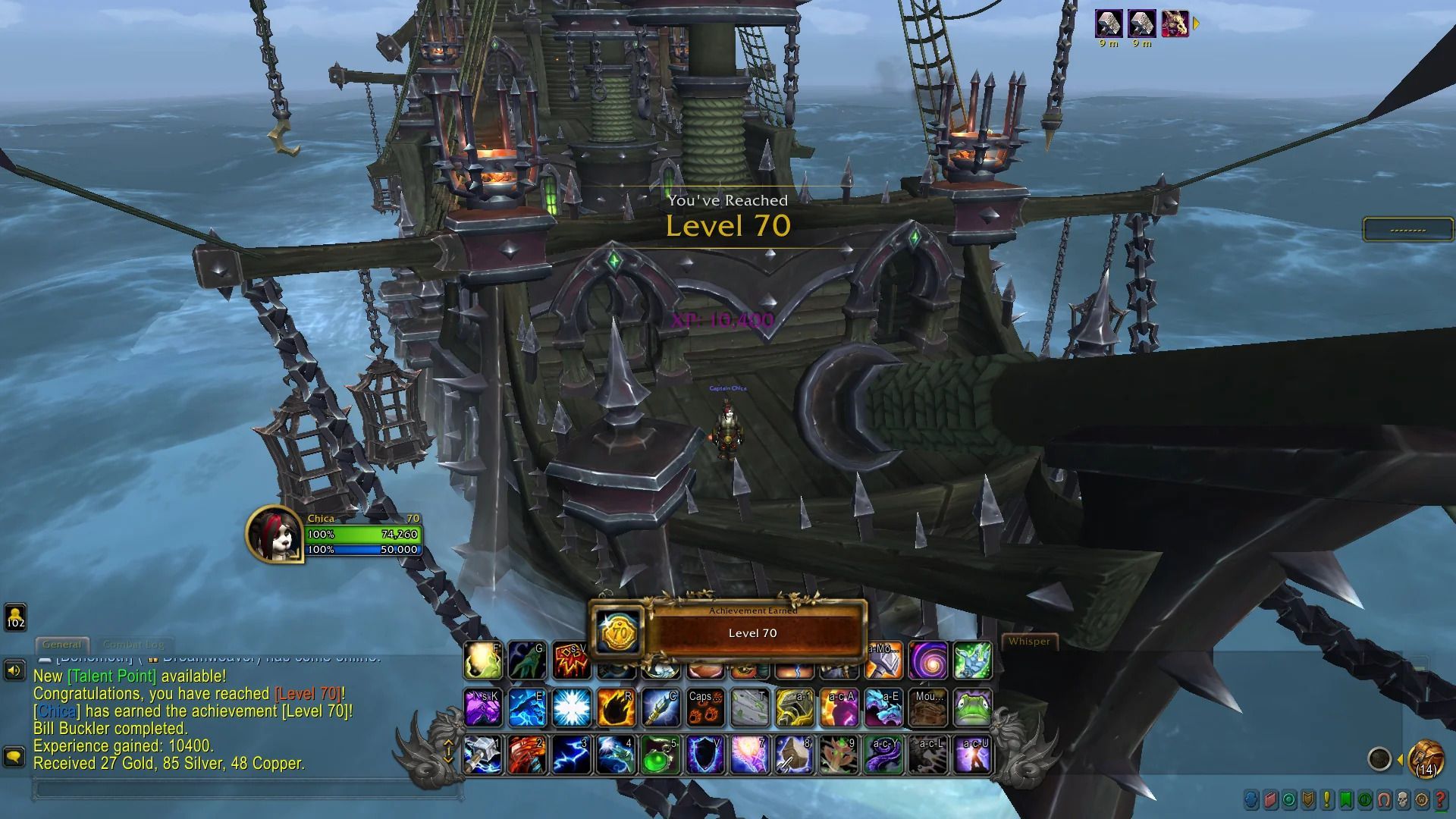1456x819 pixels.
Task: Select the Whisper chat tab
Action: (1030, 642)
